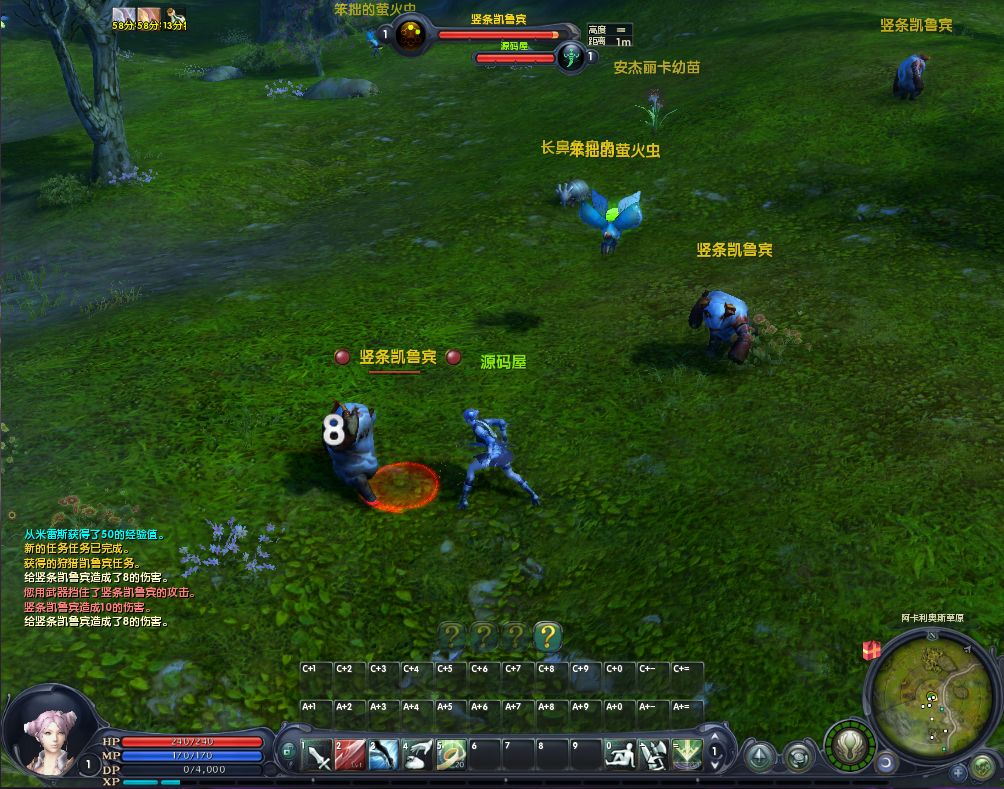
Task: Use the bandage item in slot 5
Action: coord(451,754)
